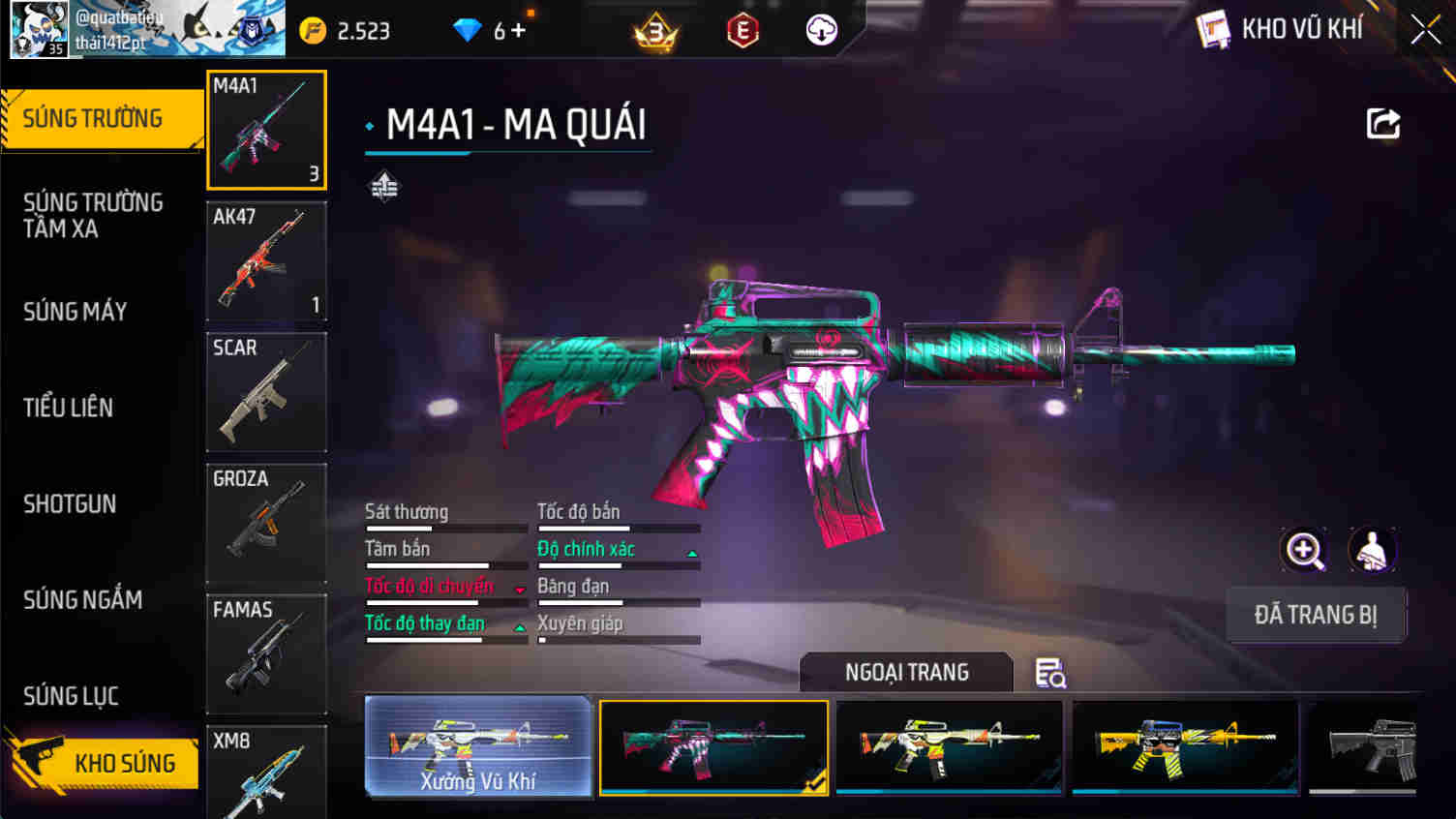Click the Đã Trang Bị button
Screen dimensions: 1456x819
coord(1316,615)
